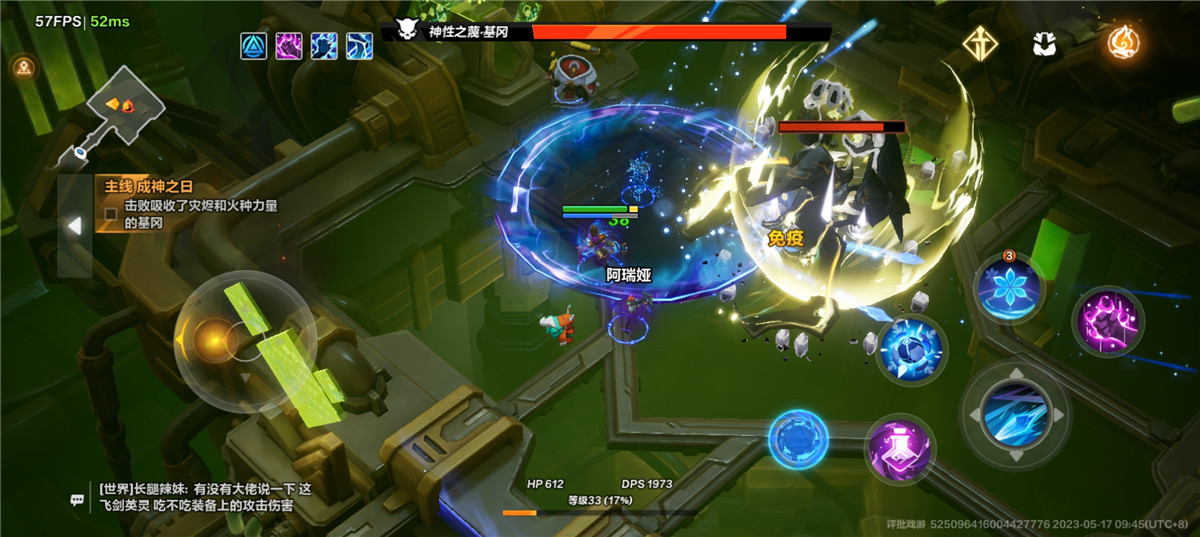Viewport: 1200px width, 537px height.
Task: Inspect the blue triangle buff icon
Action: 254,46
